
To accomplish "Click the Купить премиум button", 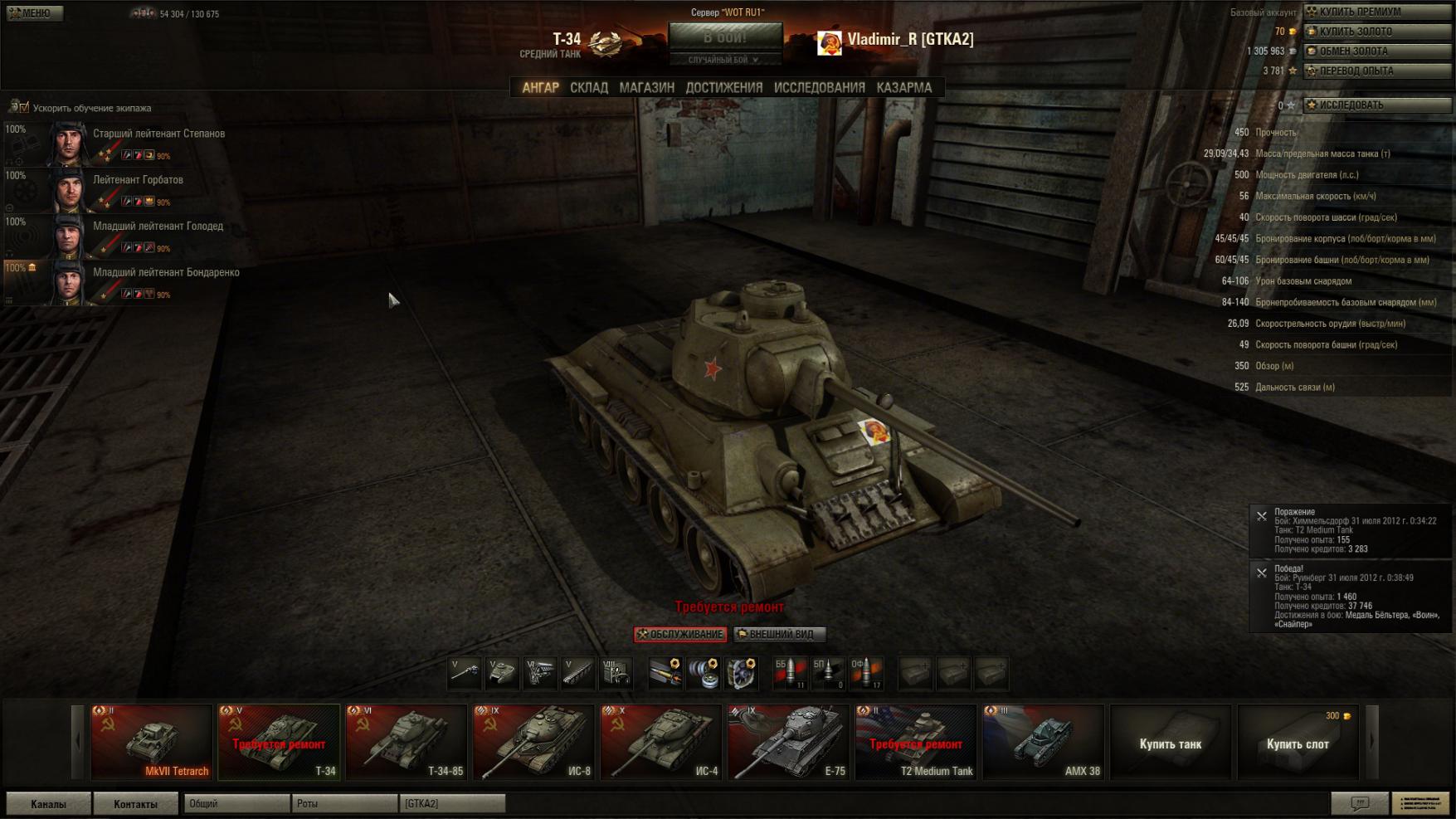I will point(1377,12).
